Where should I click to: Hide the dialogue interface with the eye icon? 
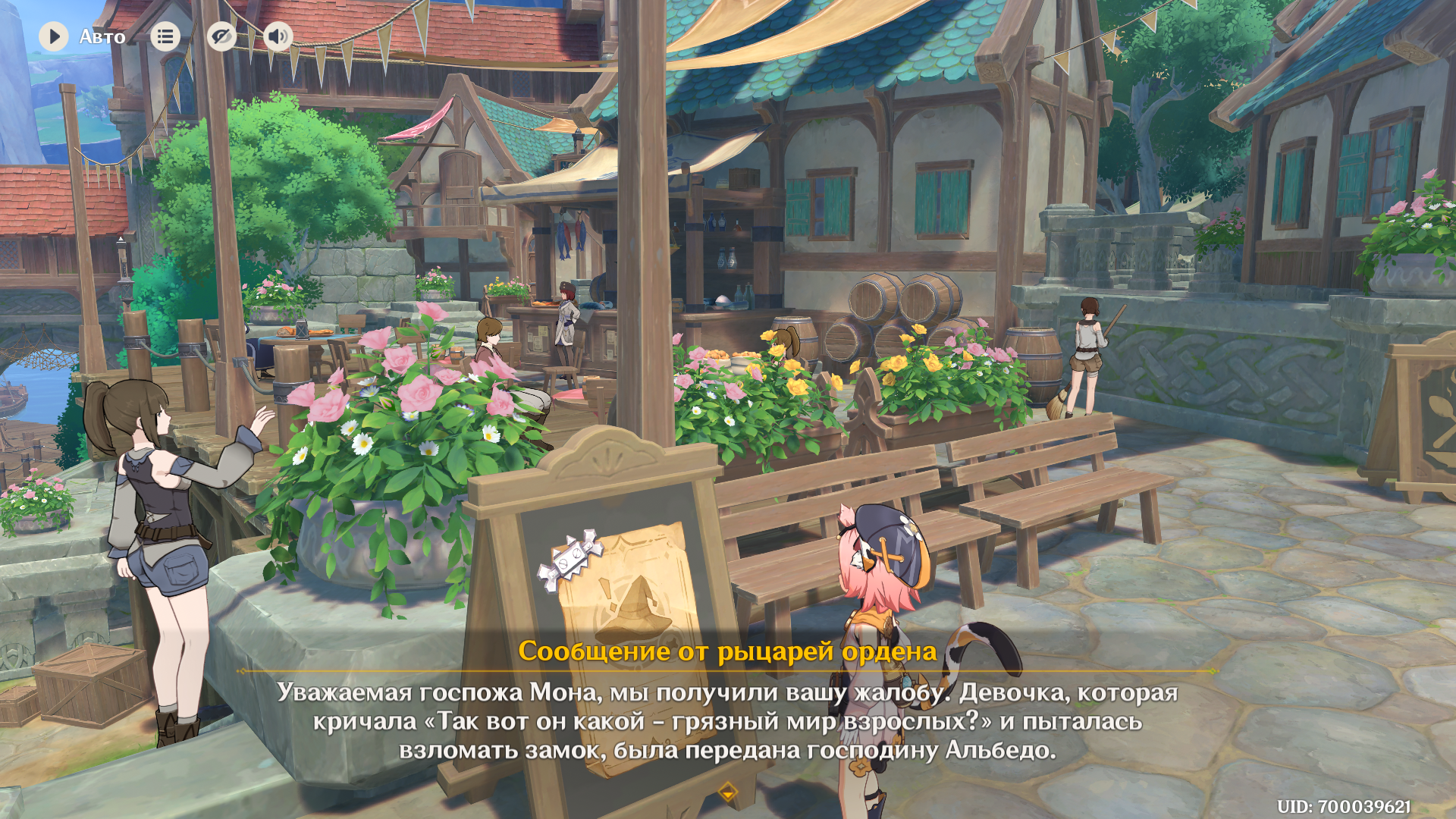coord(221,36)
